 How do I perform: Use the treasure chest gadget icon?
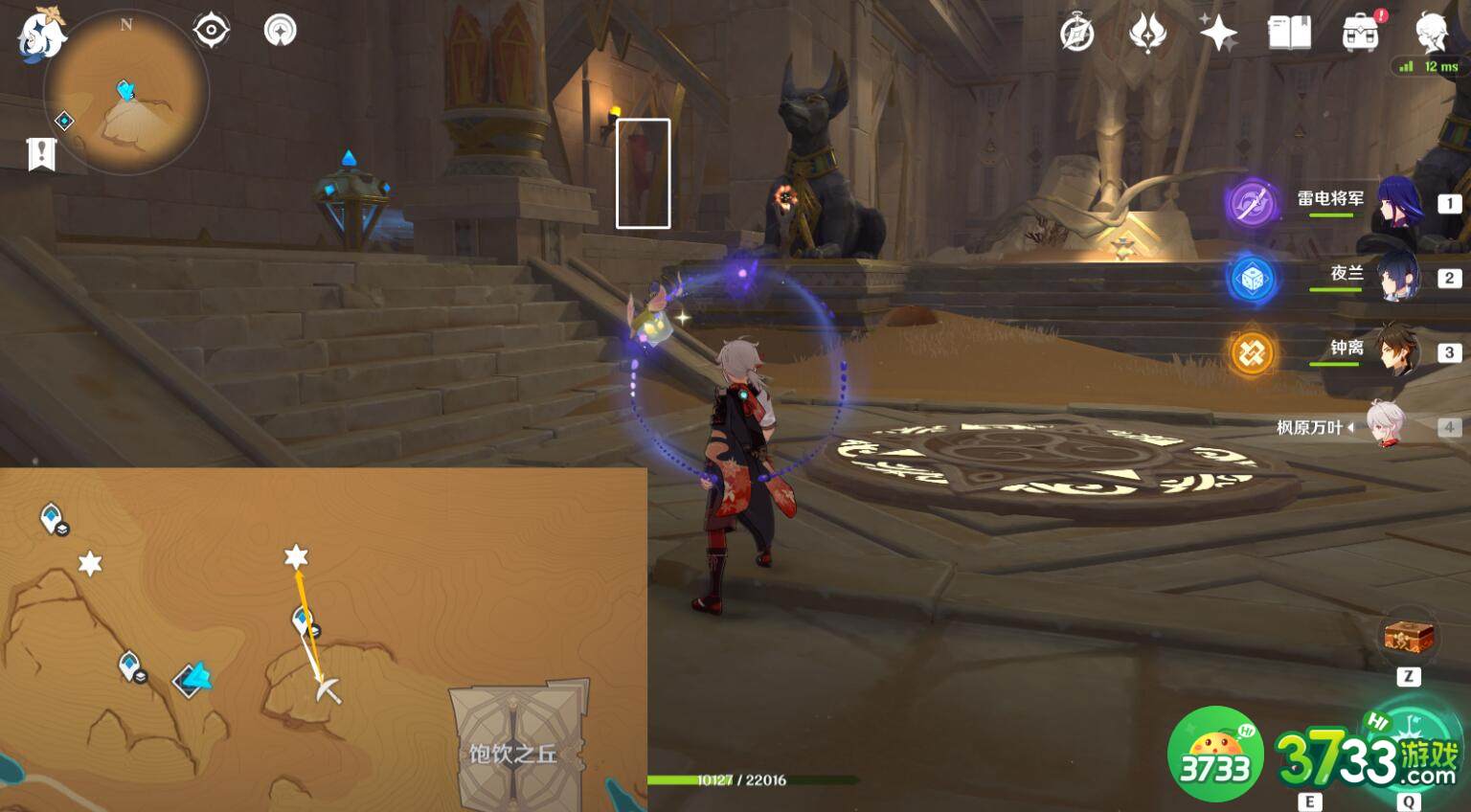coord(1409,637)
